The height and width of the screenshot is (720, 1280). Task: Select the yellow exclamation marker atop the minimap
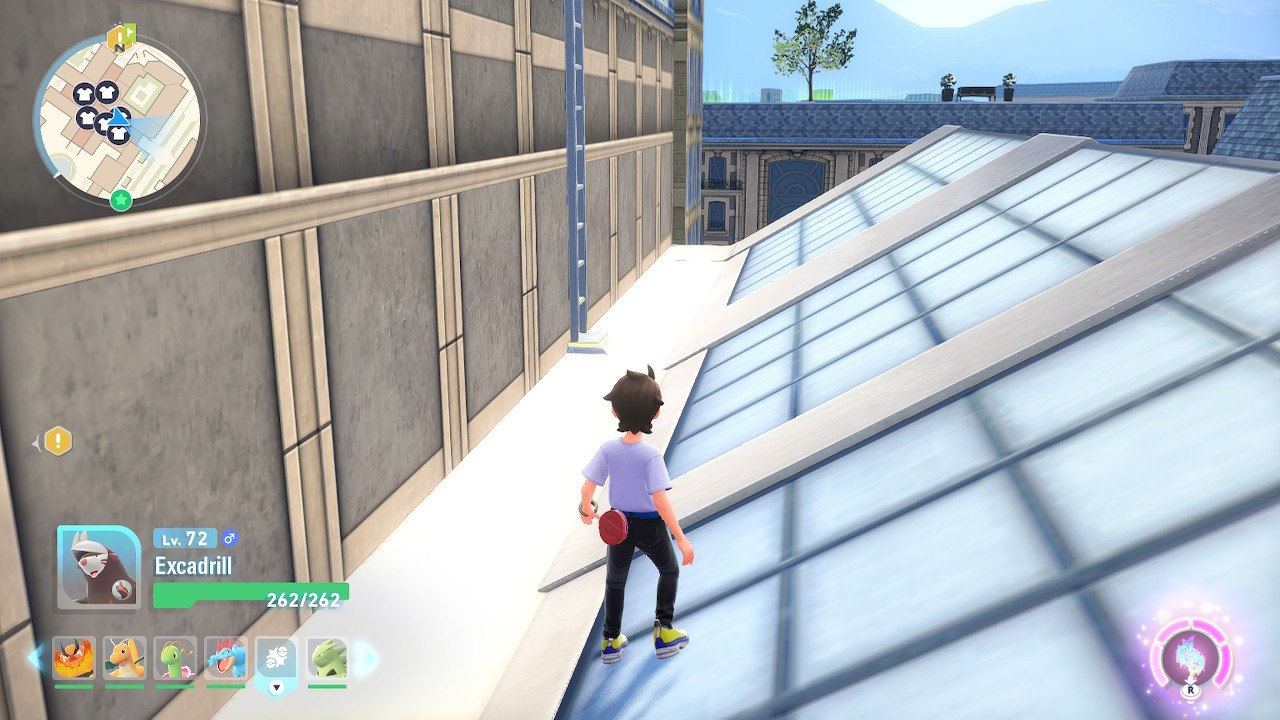(x=120, y=38)
